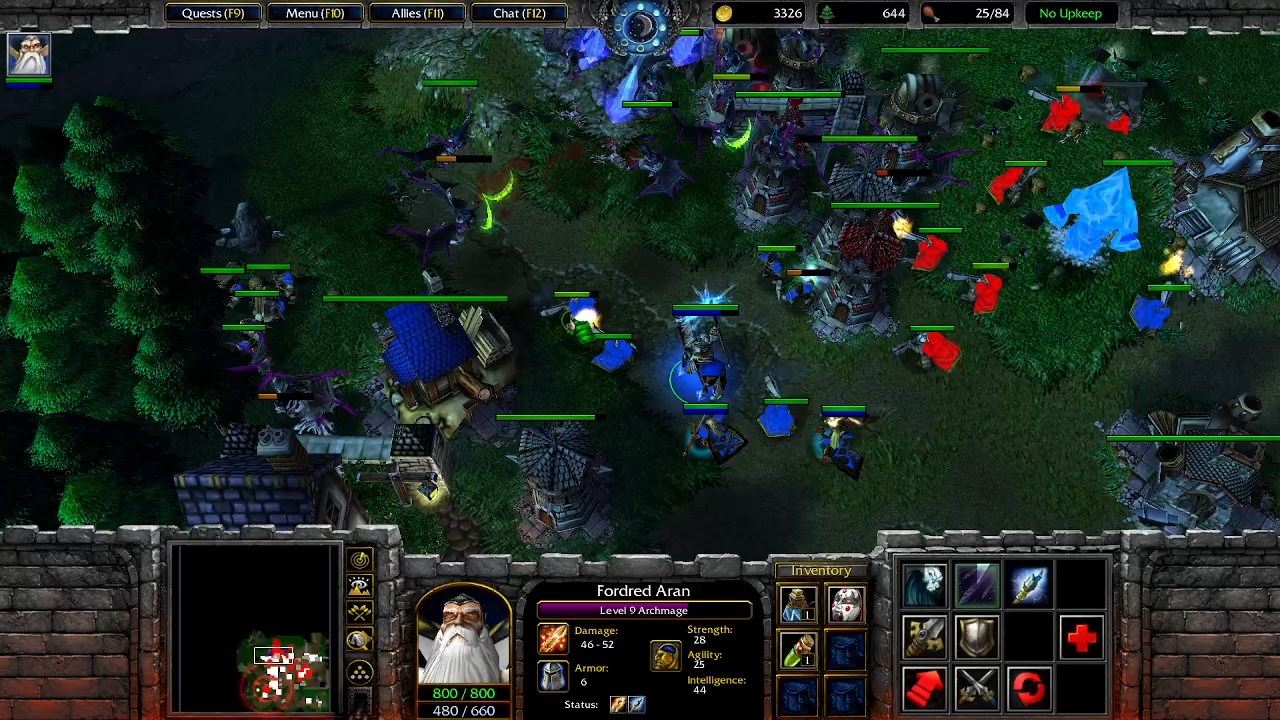Image resolution: width=1280 pixels, height=720 pixels.
Task: Use the green potion inventory item
Action: point(798,650)
